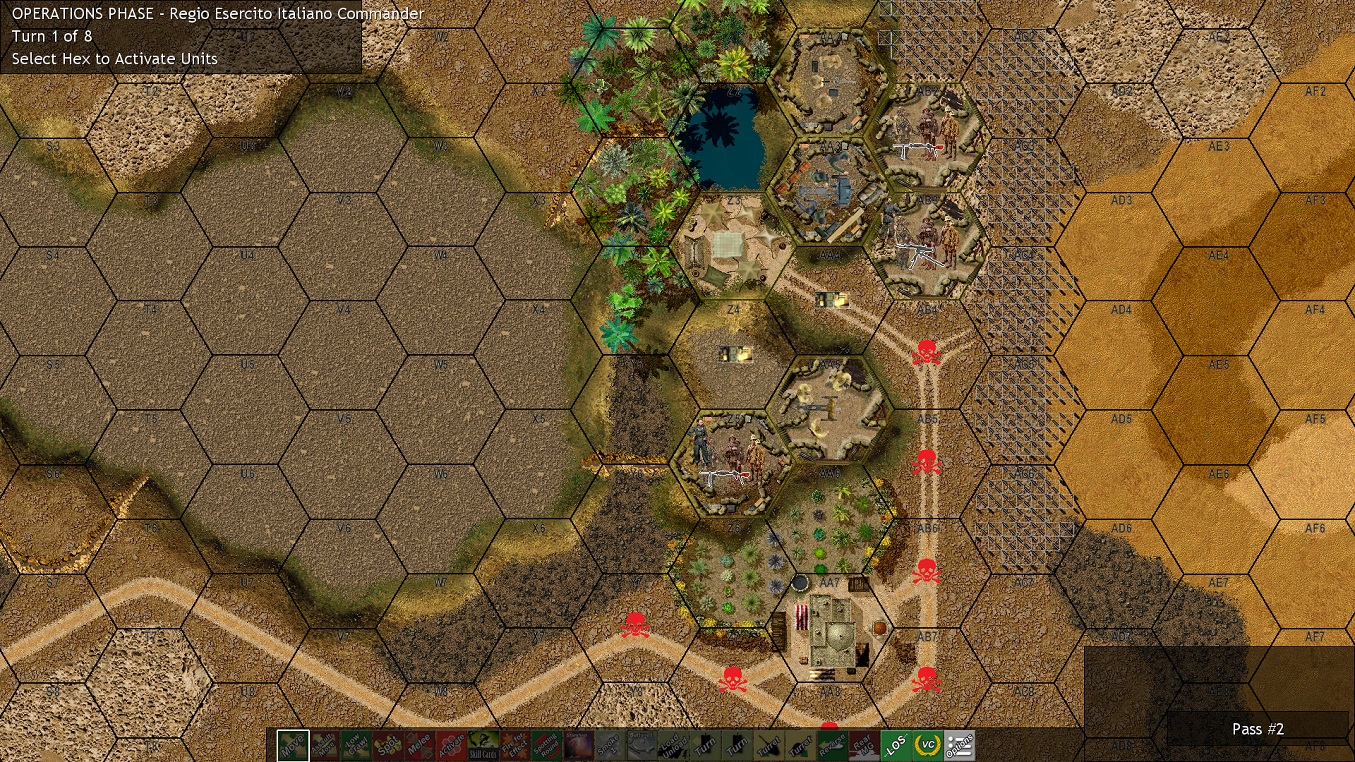The height and width of the screenshot is (762, 1355).
Task: Choose the Low Crawl movement icon
Action: coord(356,745)
